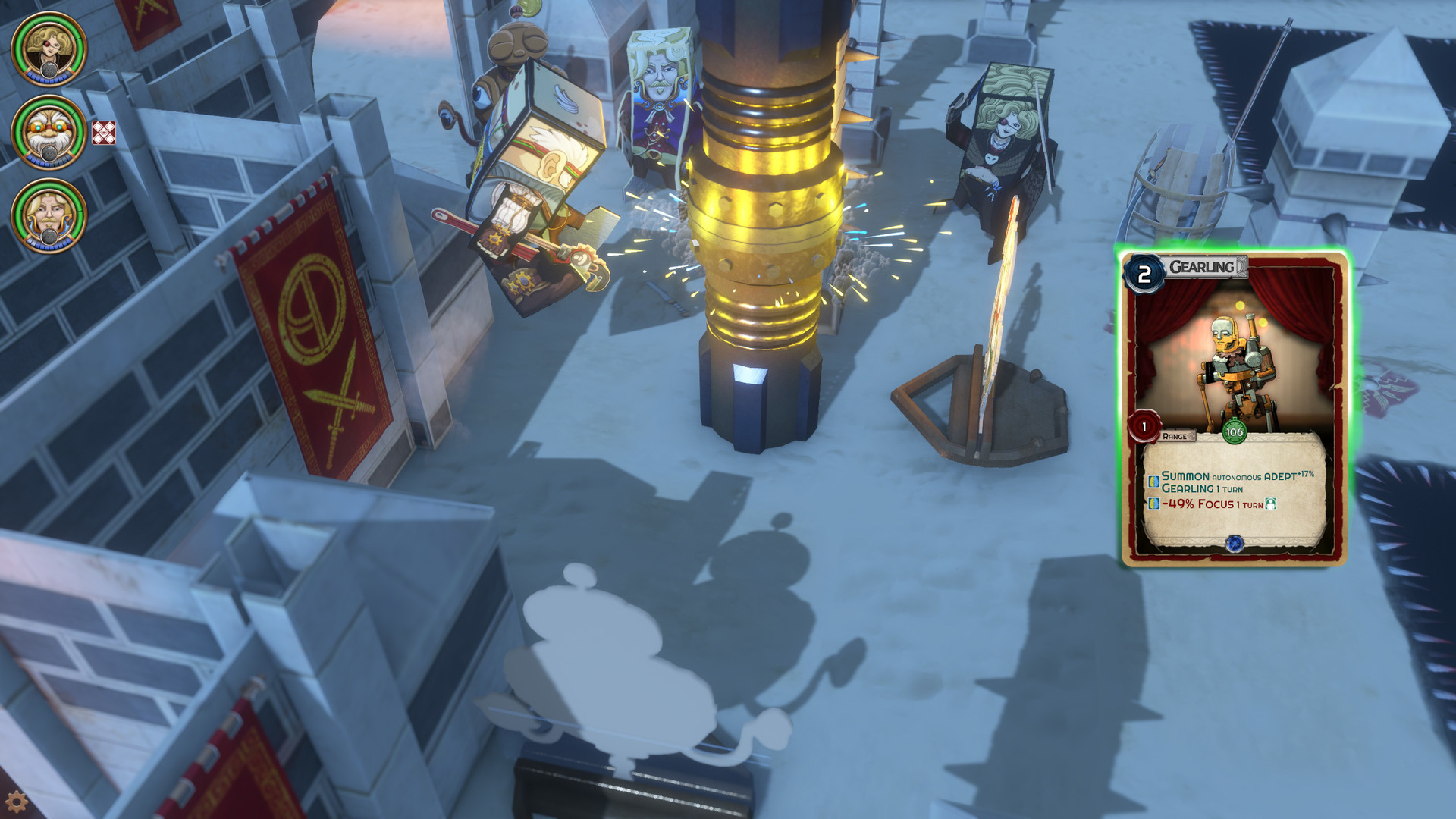Open the settings gear in the bottom-left corner

17,802
